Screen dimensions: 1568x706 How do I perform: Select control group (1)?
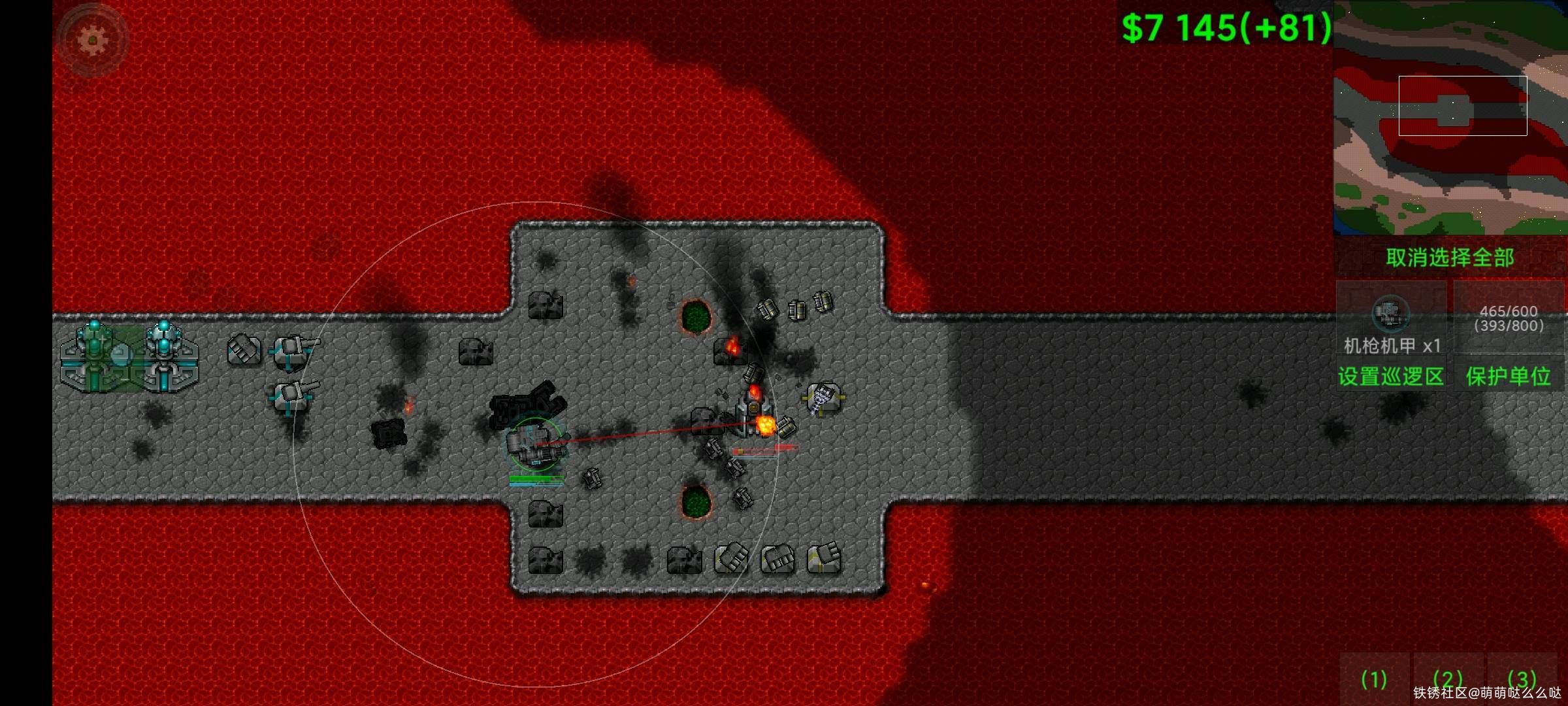coord(1373,680)
